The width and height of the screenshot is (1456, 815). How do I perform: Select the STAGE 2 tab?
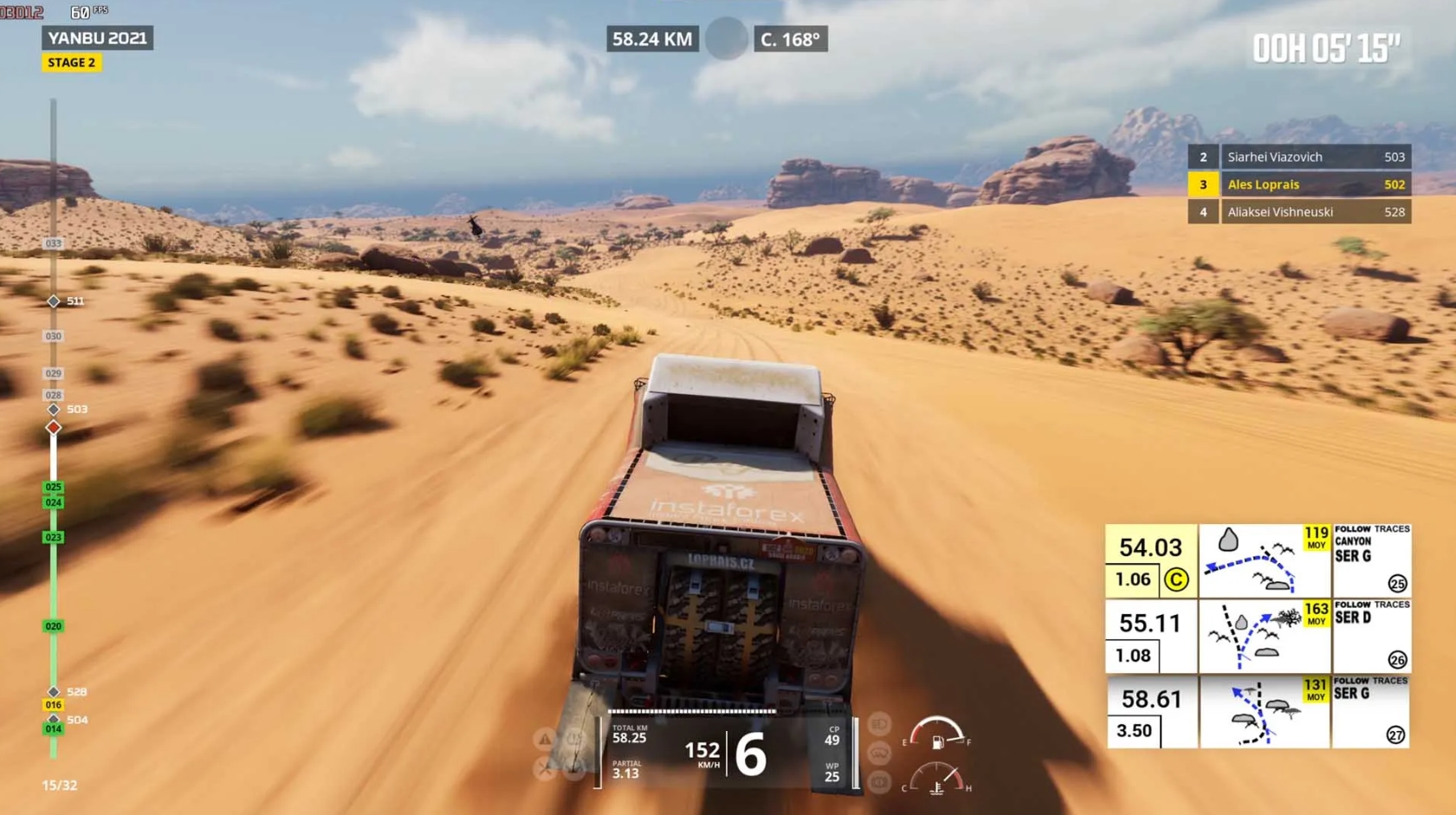click(x=71, y=62)
